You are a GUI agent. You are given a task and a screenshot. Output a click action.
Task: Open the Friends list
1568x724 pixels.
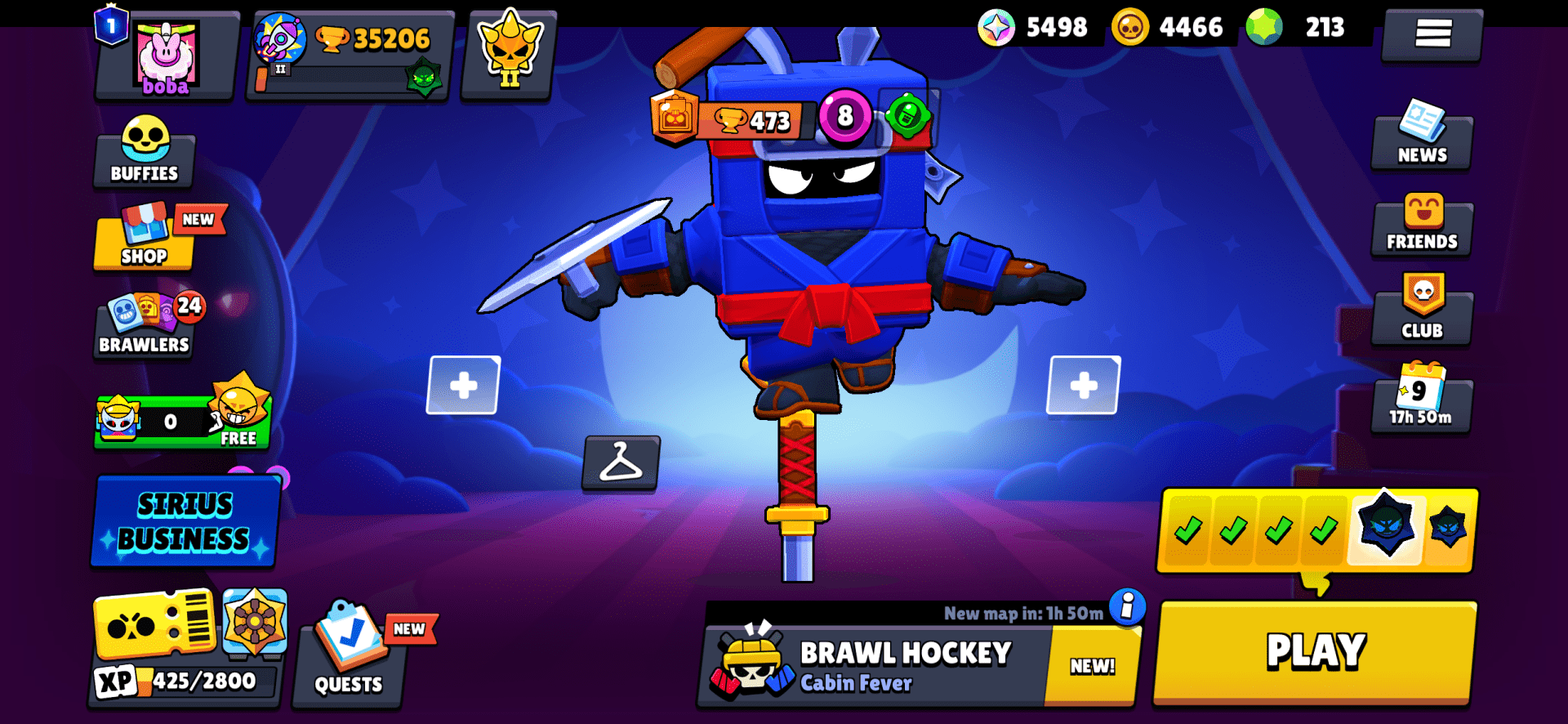(x=1421, y=226)
